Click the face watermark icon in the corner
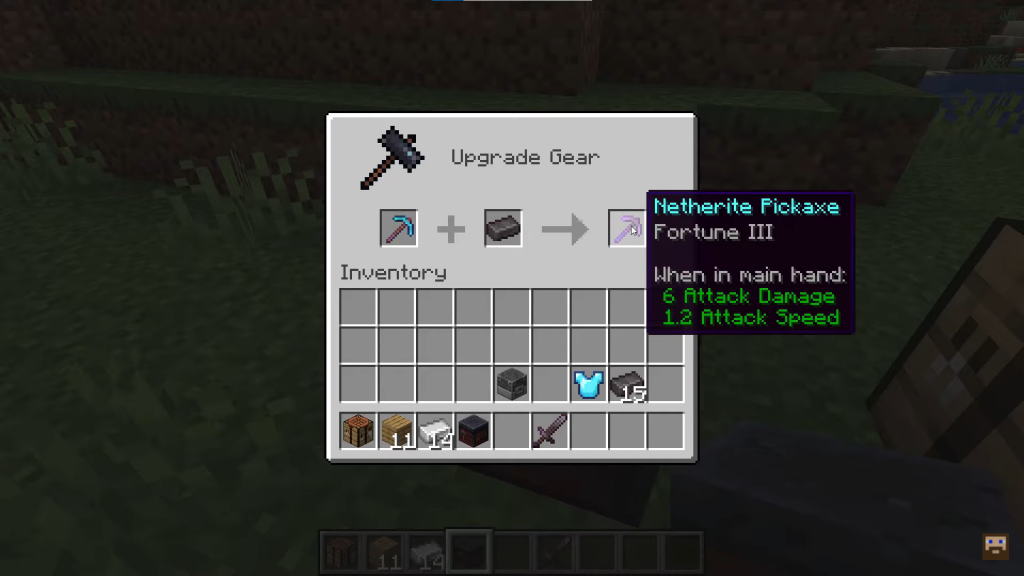Screen dimensions: 1024x576 996,545
